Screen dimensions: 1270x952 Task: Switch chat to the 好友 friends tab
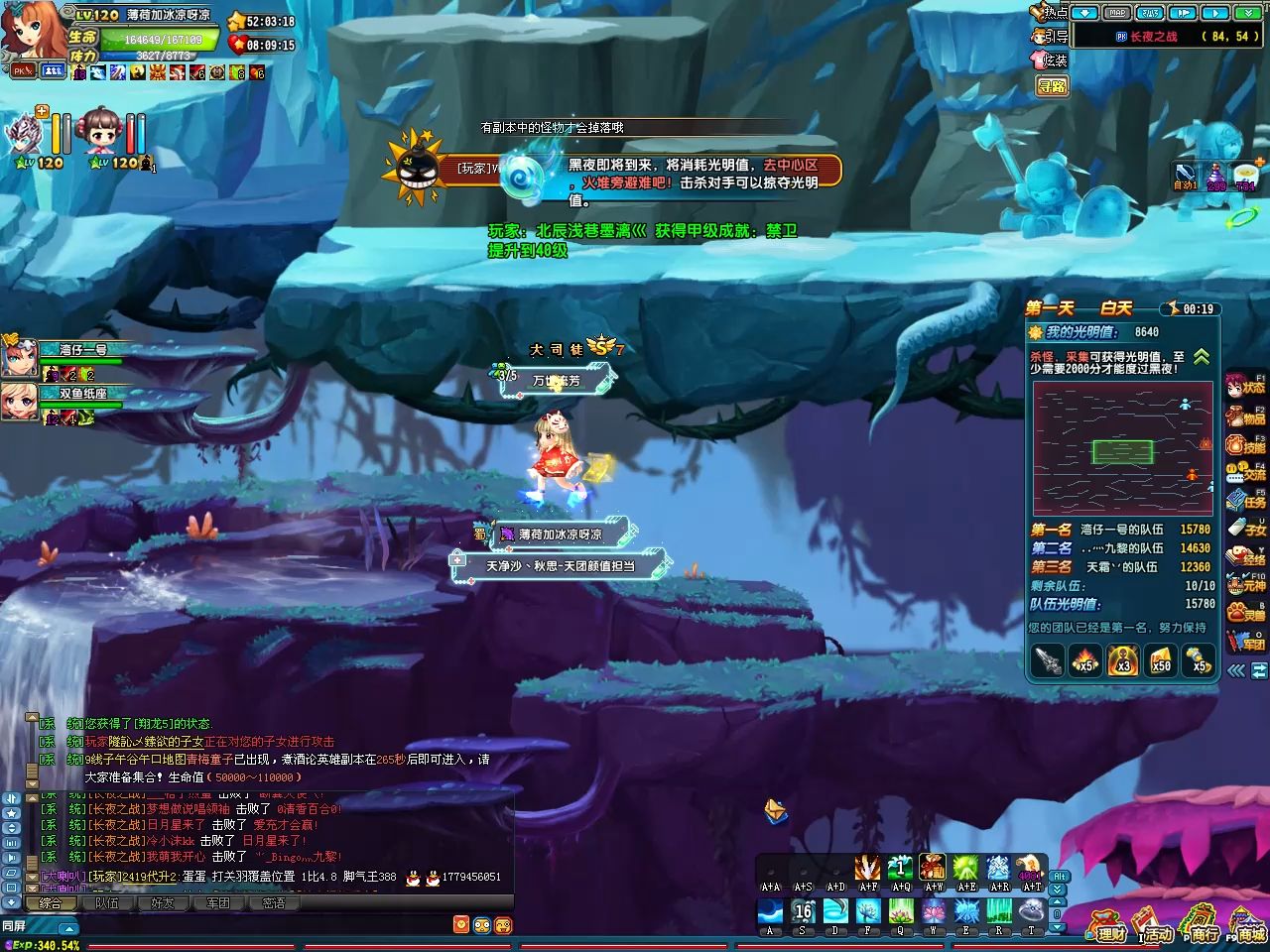click(x=162, y=903)
